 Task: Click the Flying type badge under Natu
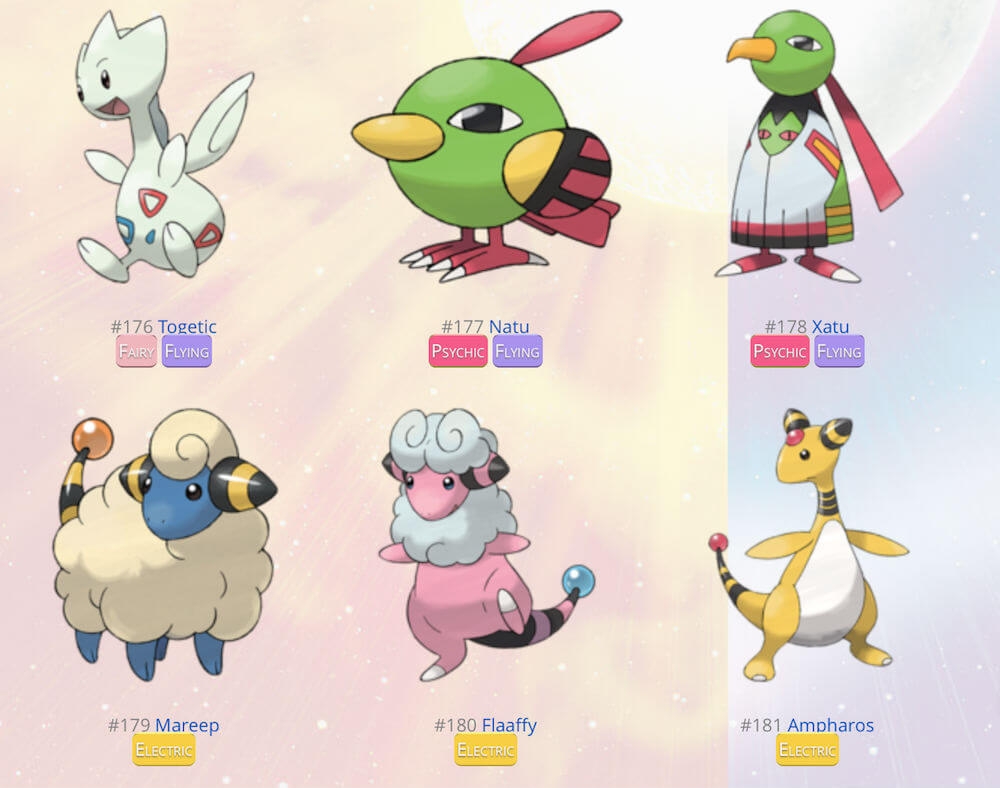[517, 351]
